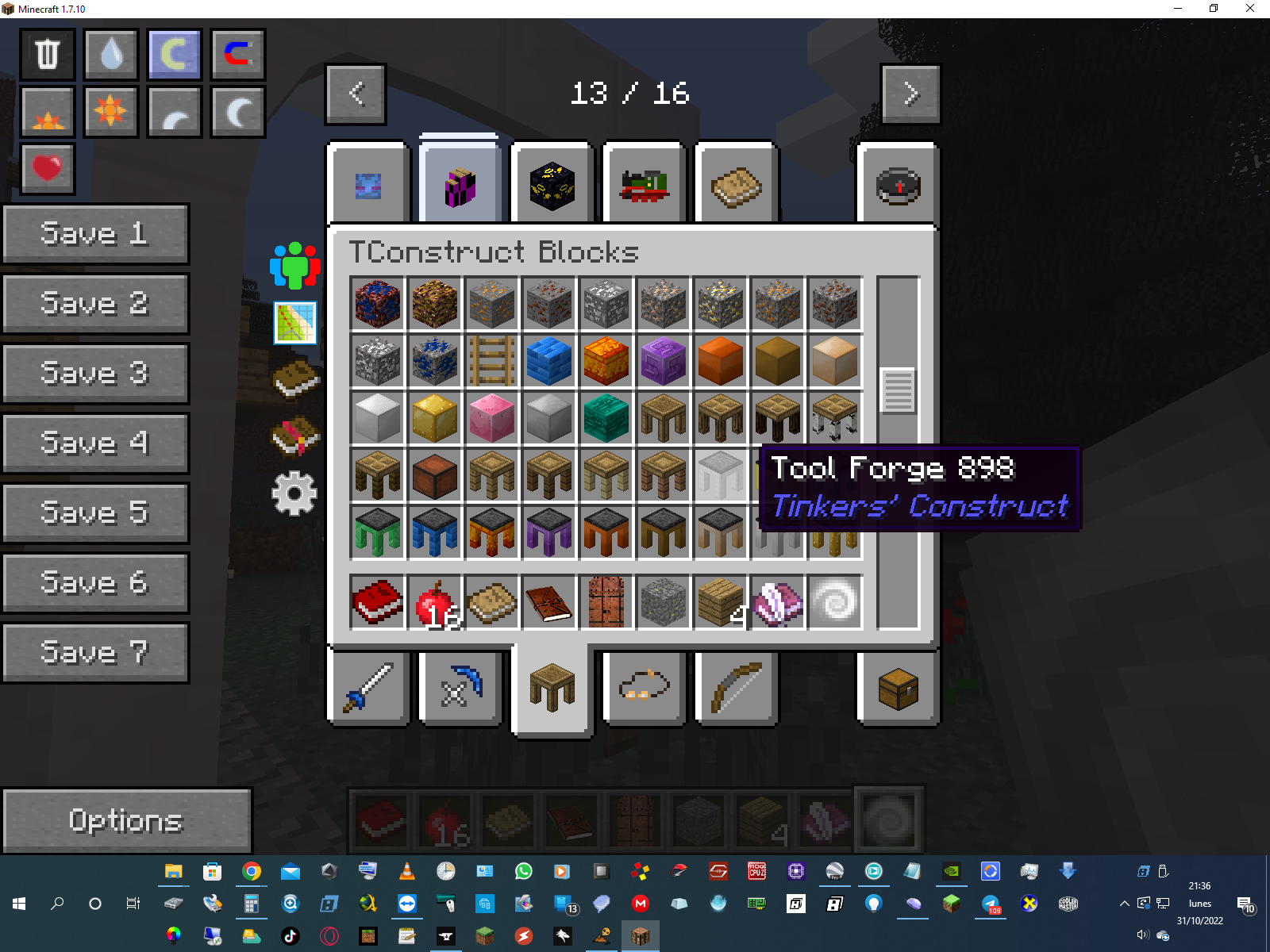Click the Save 1 button
The width and height of the screenshot is (1270, 952).
click(95, 234)
